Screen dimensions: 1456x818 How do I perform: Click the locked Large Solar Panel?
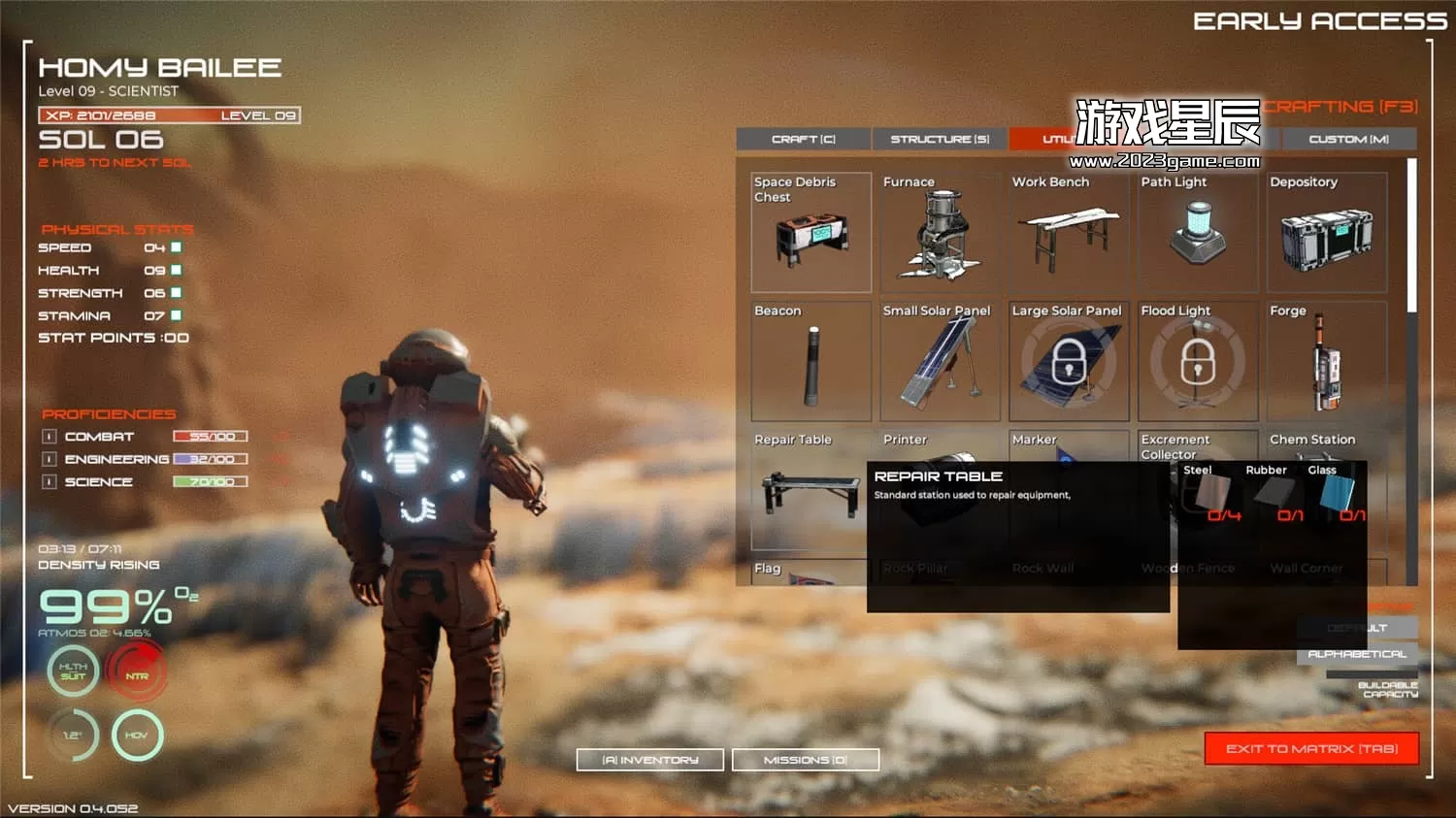[x=1069, y=362]
